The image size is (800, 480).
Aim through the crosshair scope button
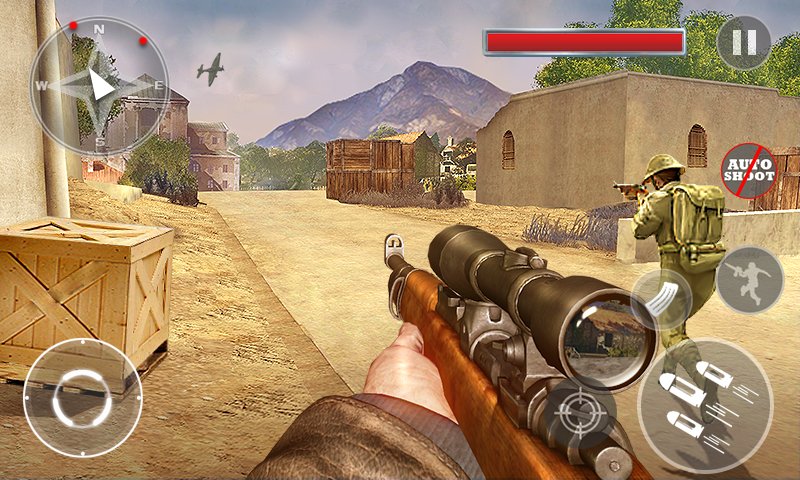(x=580, y=412)
